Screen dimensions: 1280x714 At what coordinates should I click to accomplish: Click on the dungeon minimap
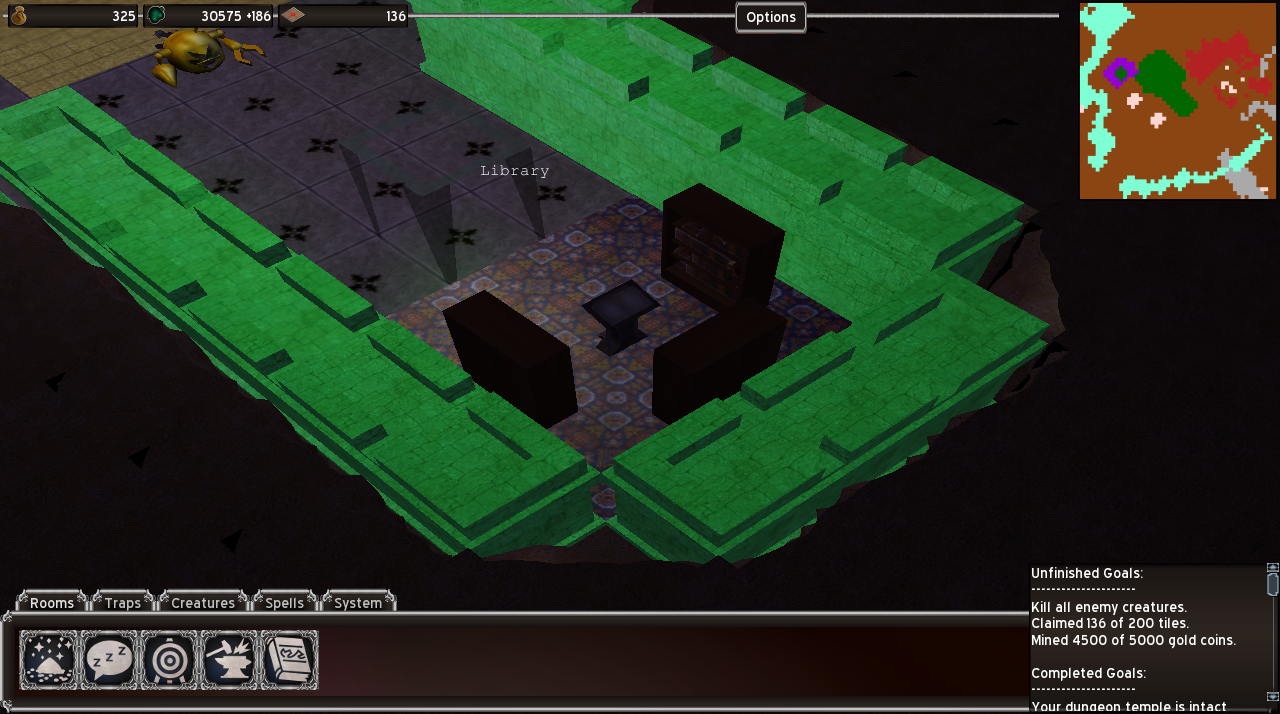point(1177,100)
